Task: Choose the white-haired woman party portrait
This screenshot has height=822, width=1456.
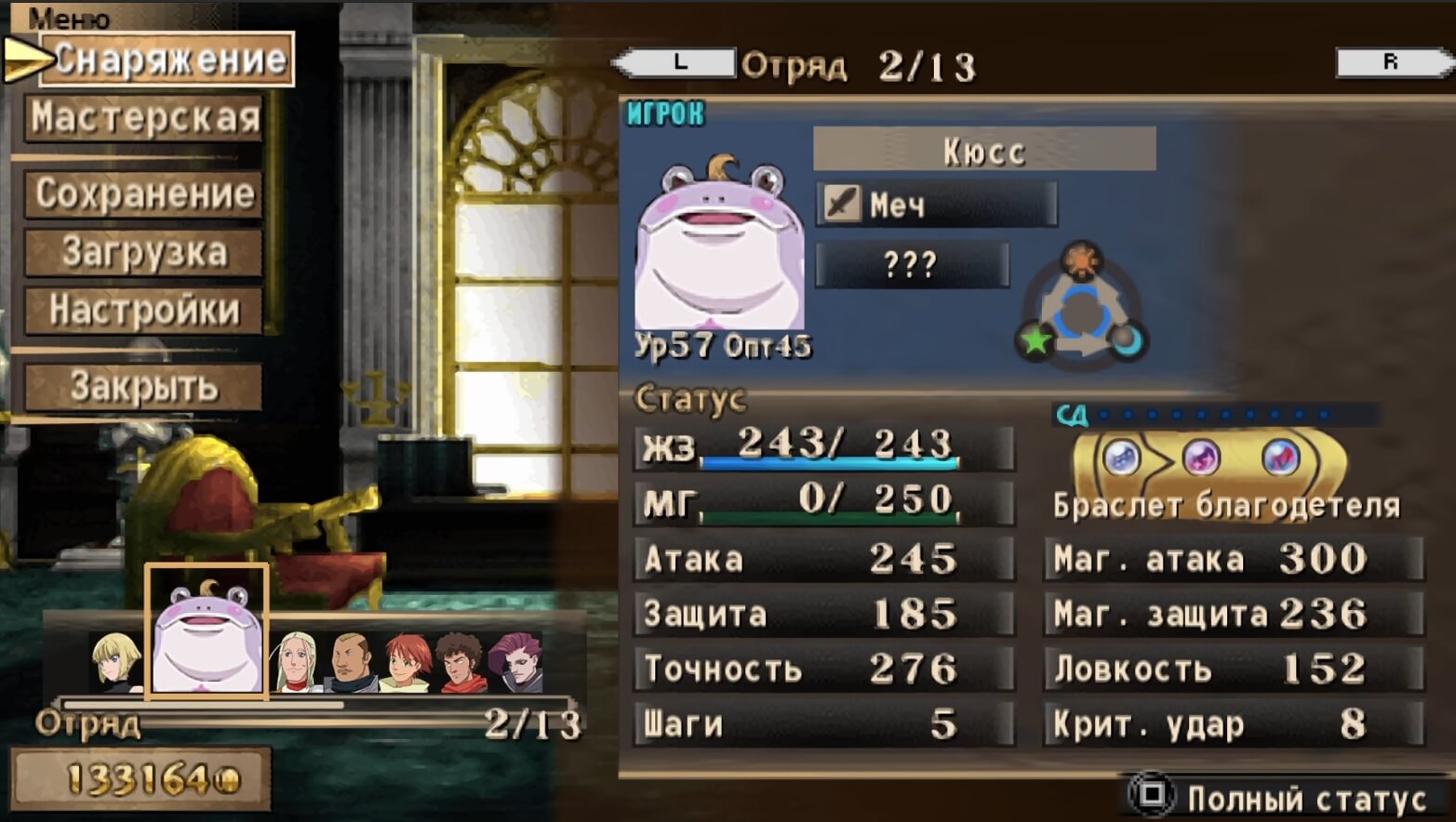Action: pos(296,662)
